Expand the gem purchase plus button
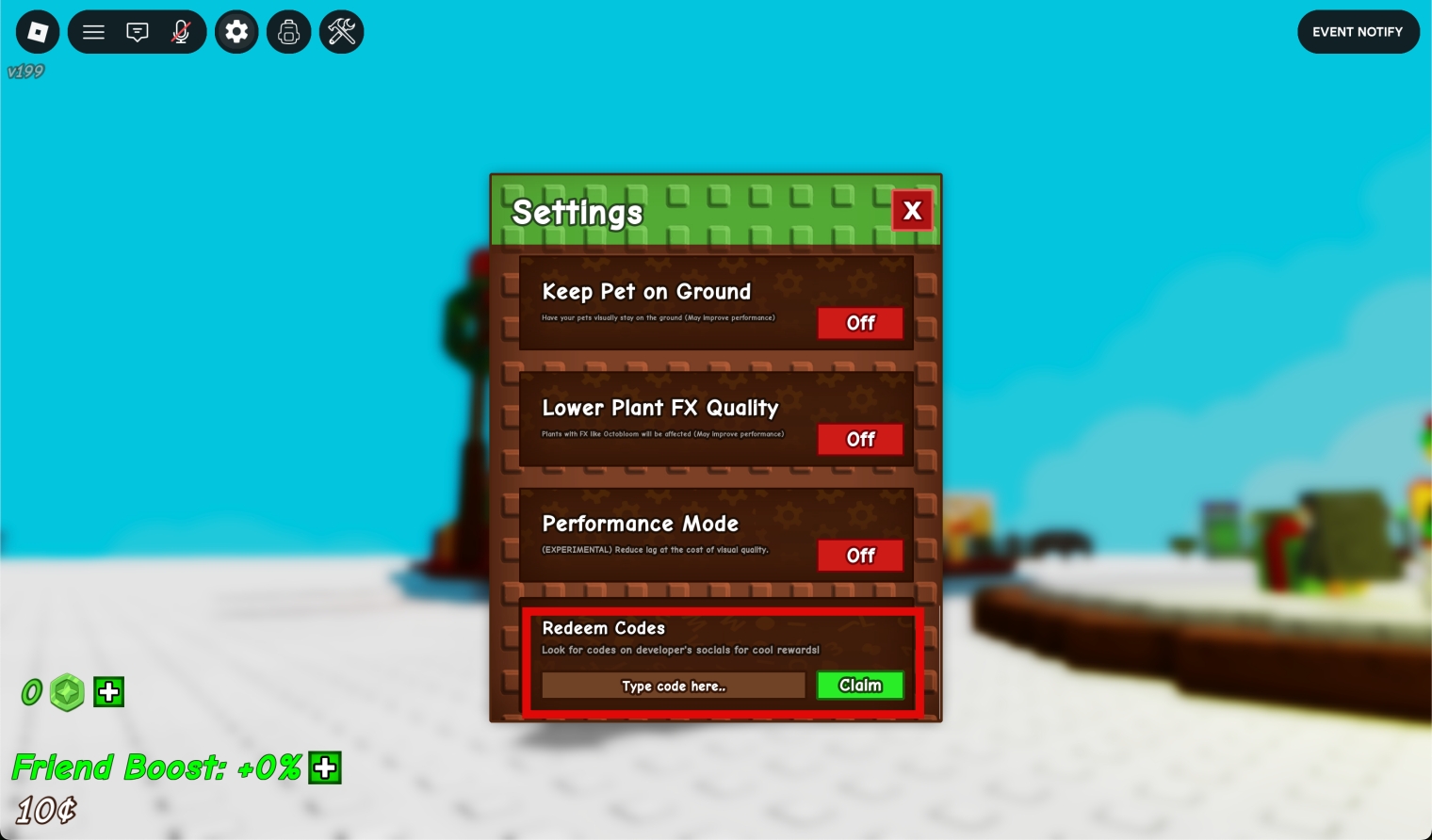 [108, 691]
